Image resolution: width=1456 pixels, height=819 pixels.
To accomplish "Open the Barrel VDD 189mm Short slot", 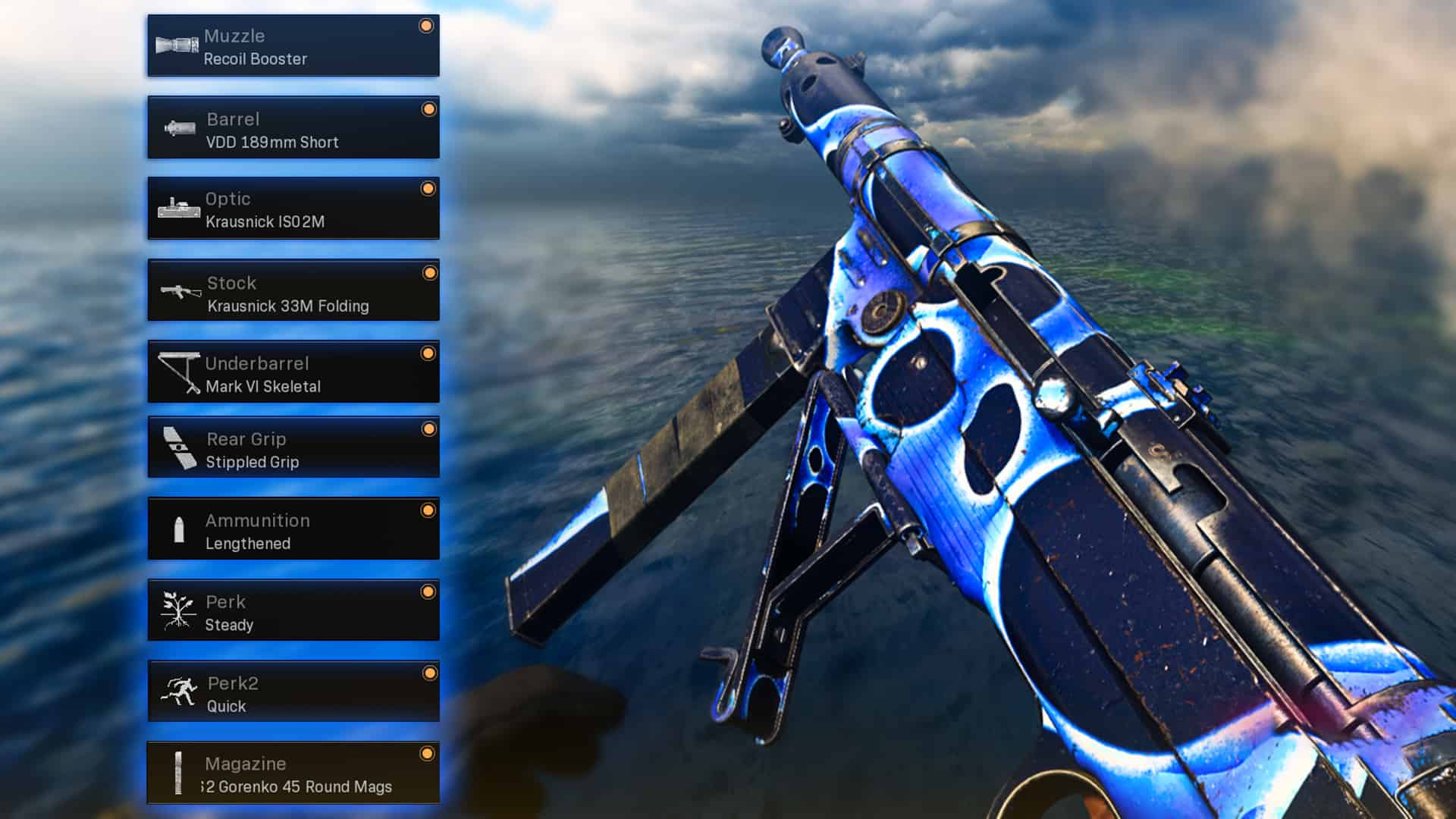I will pyautogui.click(x=293, y=128).
